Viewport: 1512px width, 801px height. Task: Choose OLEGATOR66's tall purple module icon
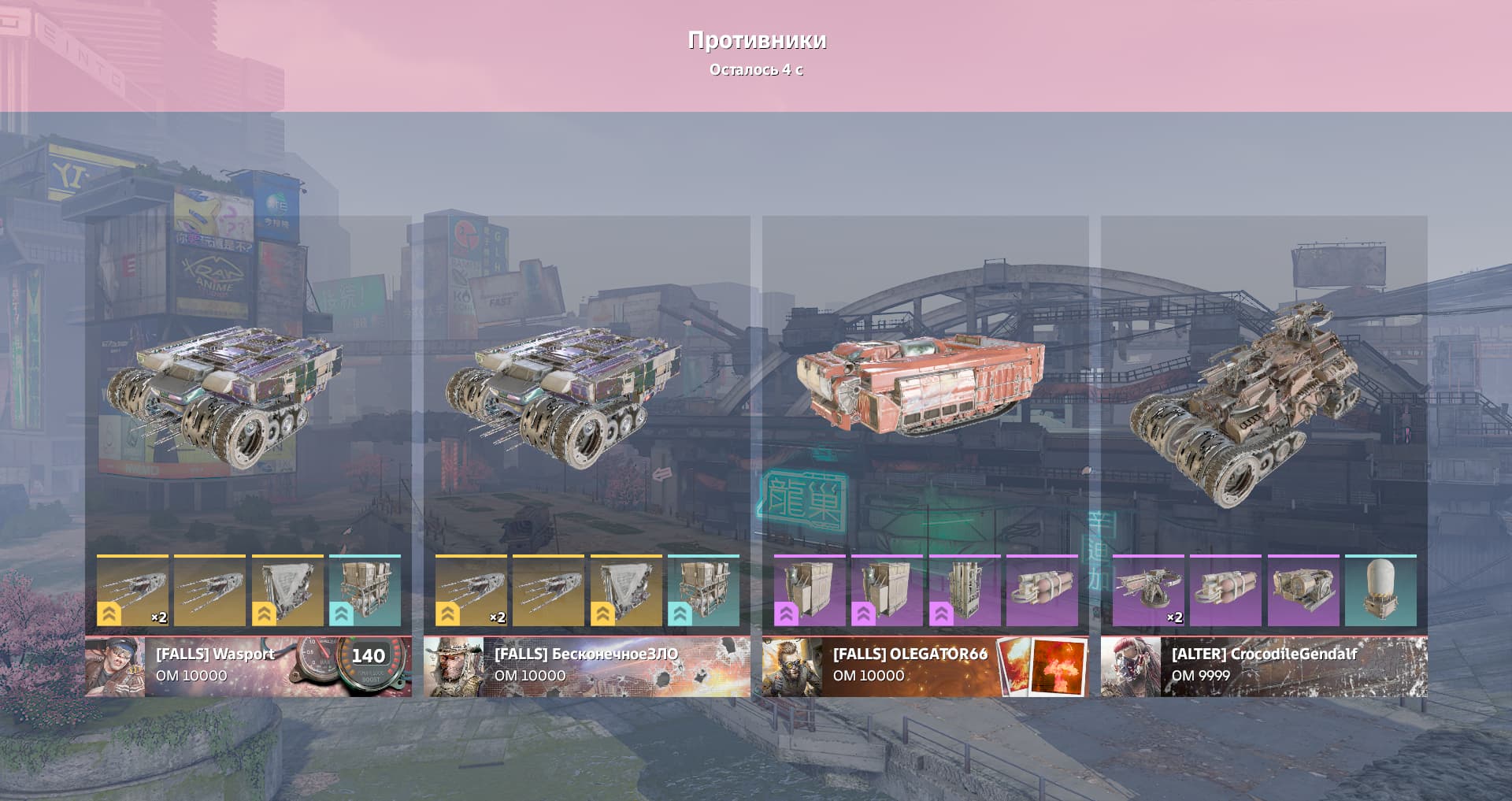coord(965,591)
